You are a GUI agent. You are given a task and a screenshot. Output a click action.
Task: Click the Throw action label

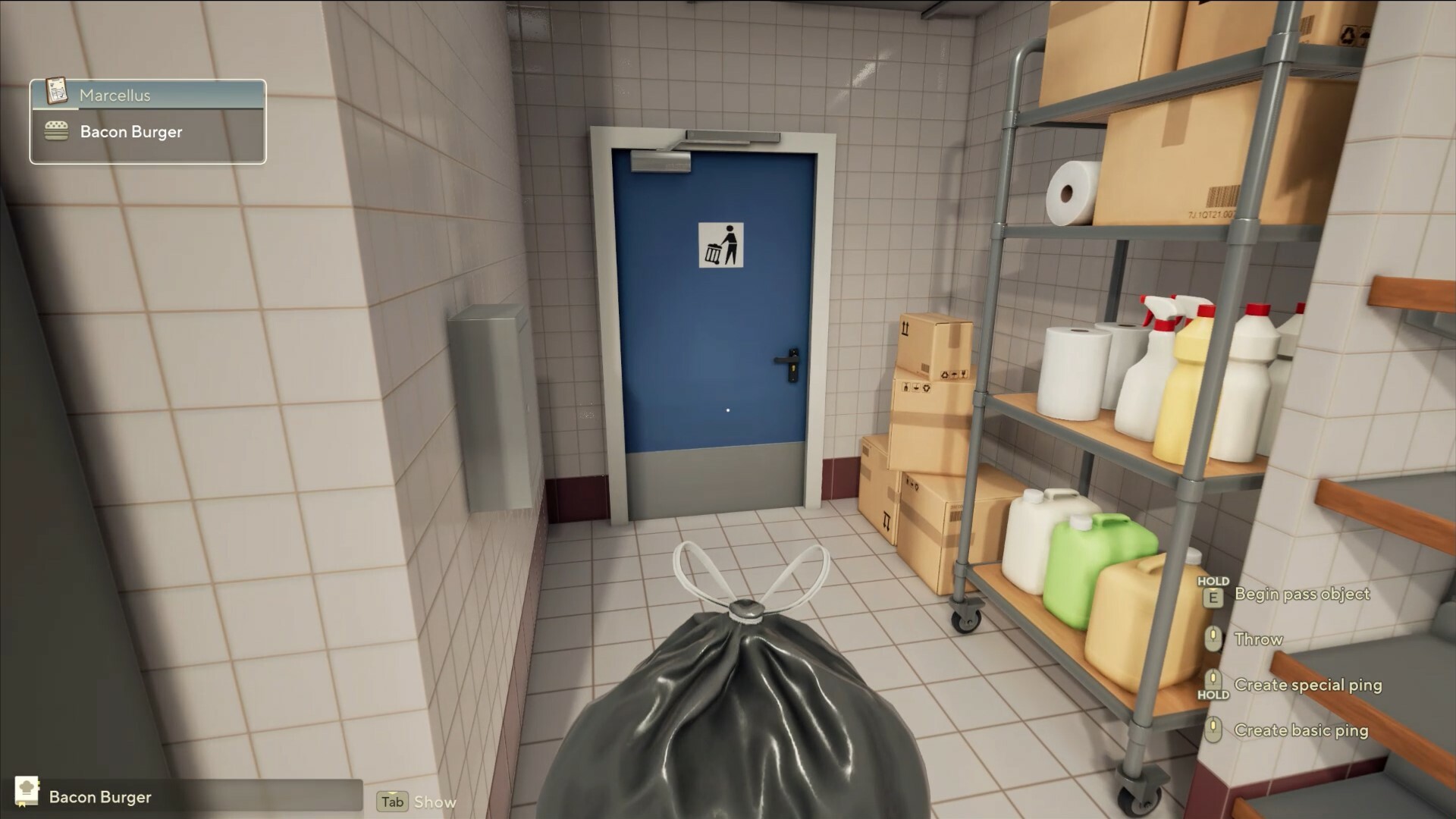pyautogui.click(x=1259, y=639)
